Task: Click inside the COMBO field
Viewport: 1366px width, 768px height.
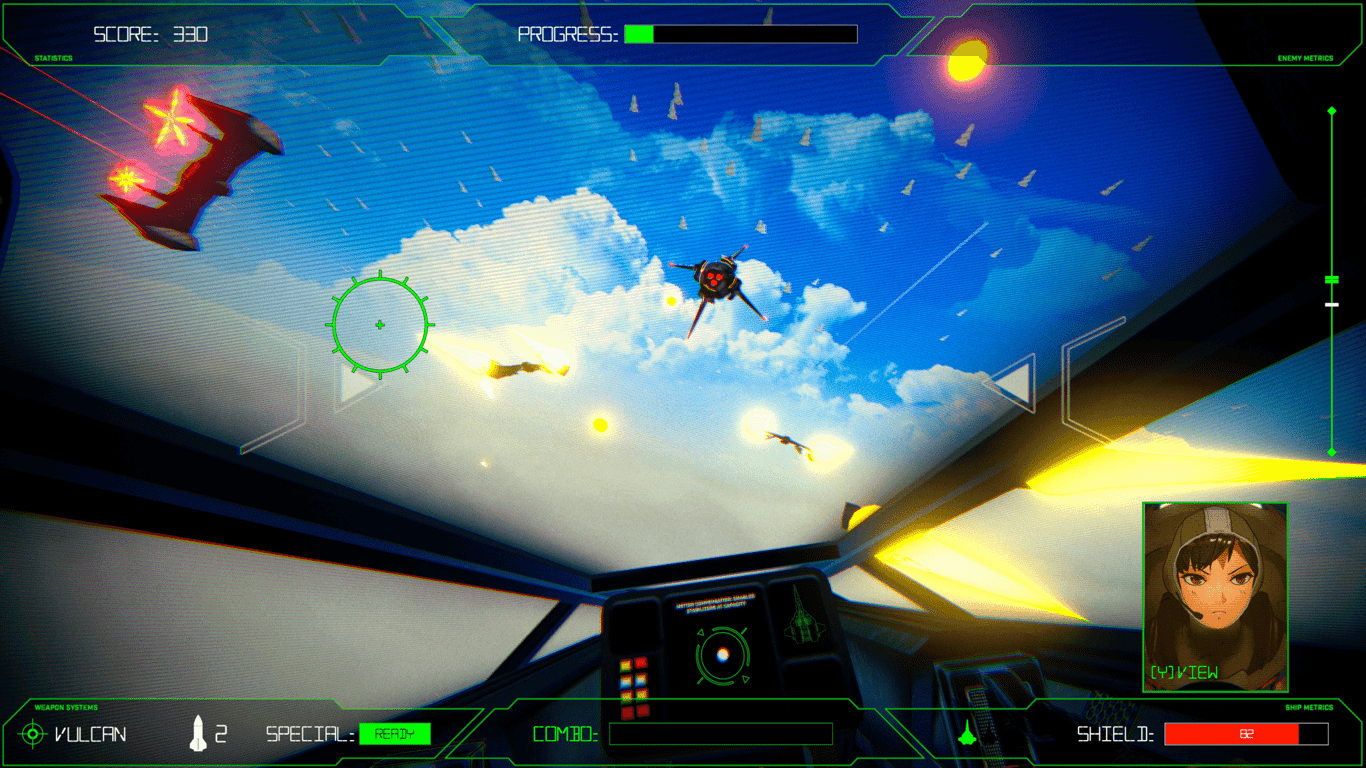Action: pyautogui.click(x=720, y=734)
